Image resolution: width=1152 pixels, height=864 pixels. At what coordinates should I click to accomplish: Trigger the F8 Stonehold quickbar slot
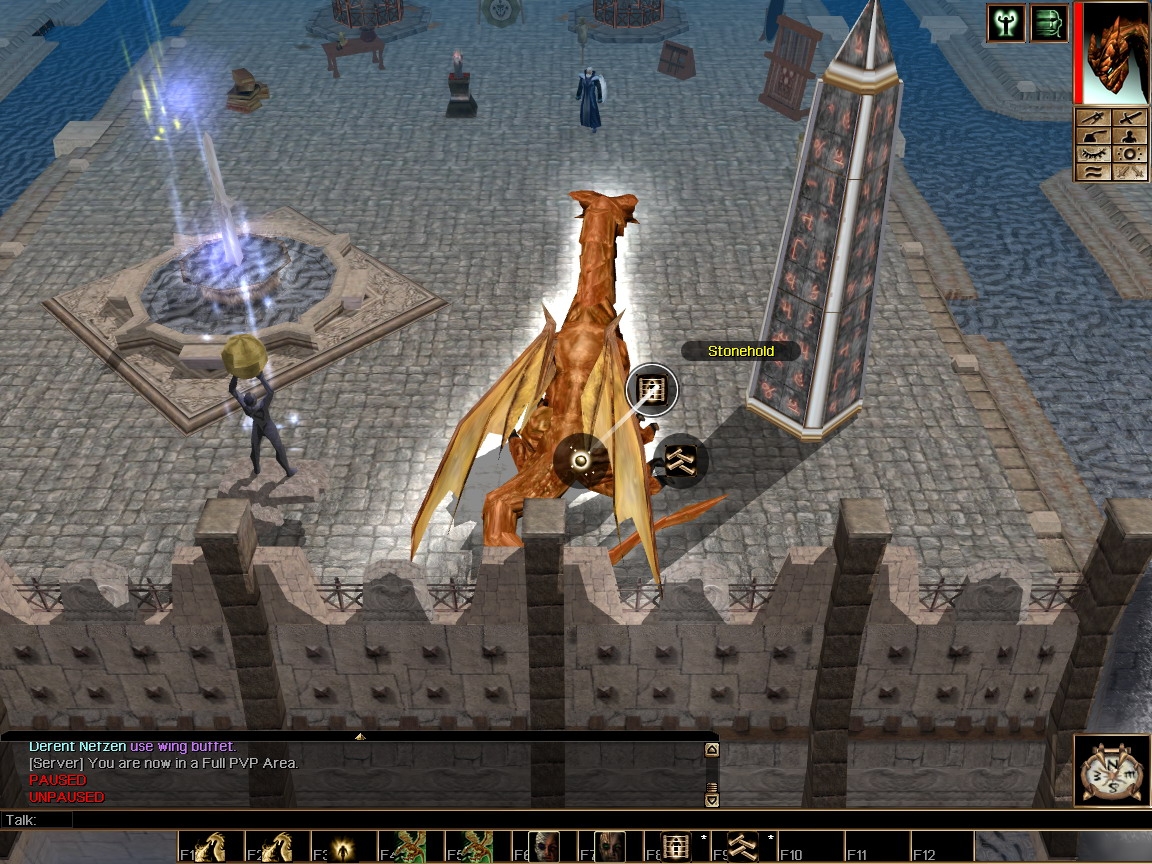click(x=677, y=846)
